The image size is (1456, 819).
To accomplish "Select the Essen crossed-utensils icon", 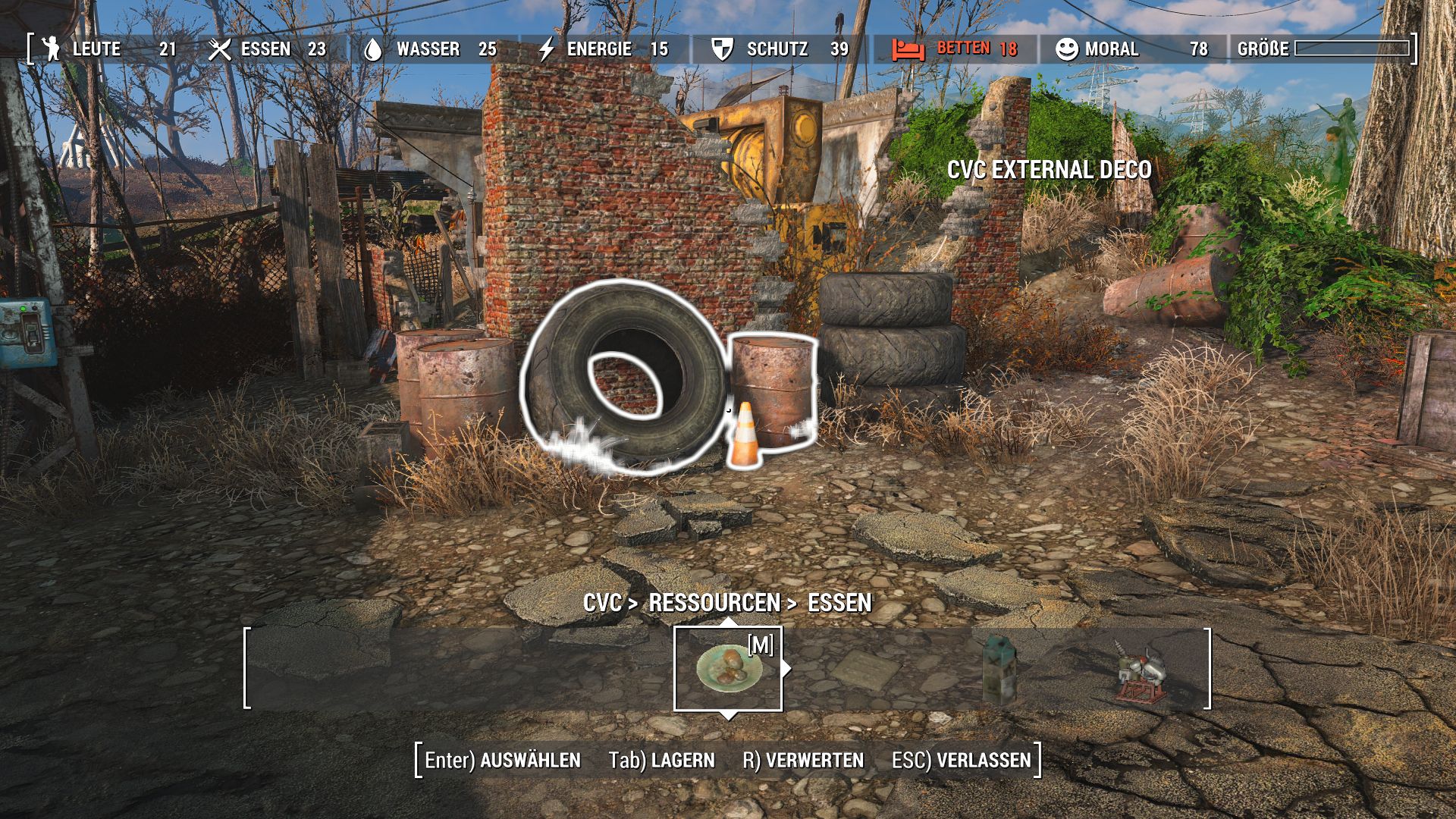I will pyautogui.click(x=220, y=49).
